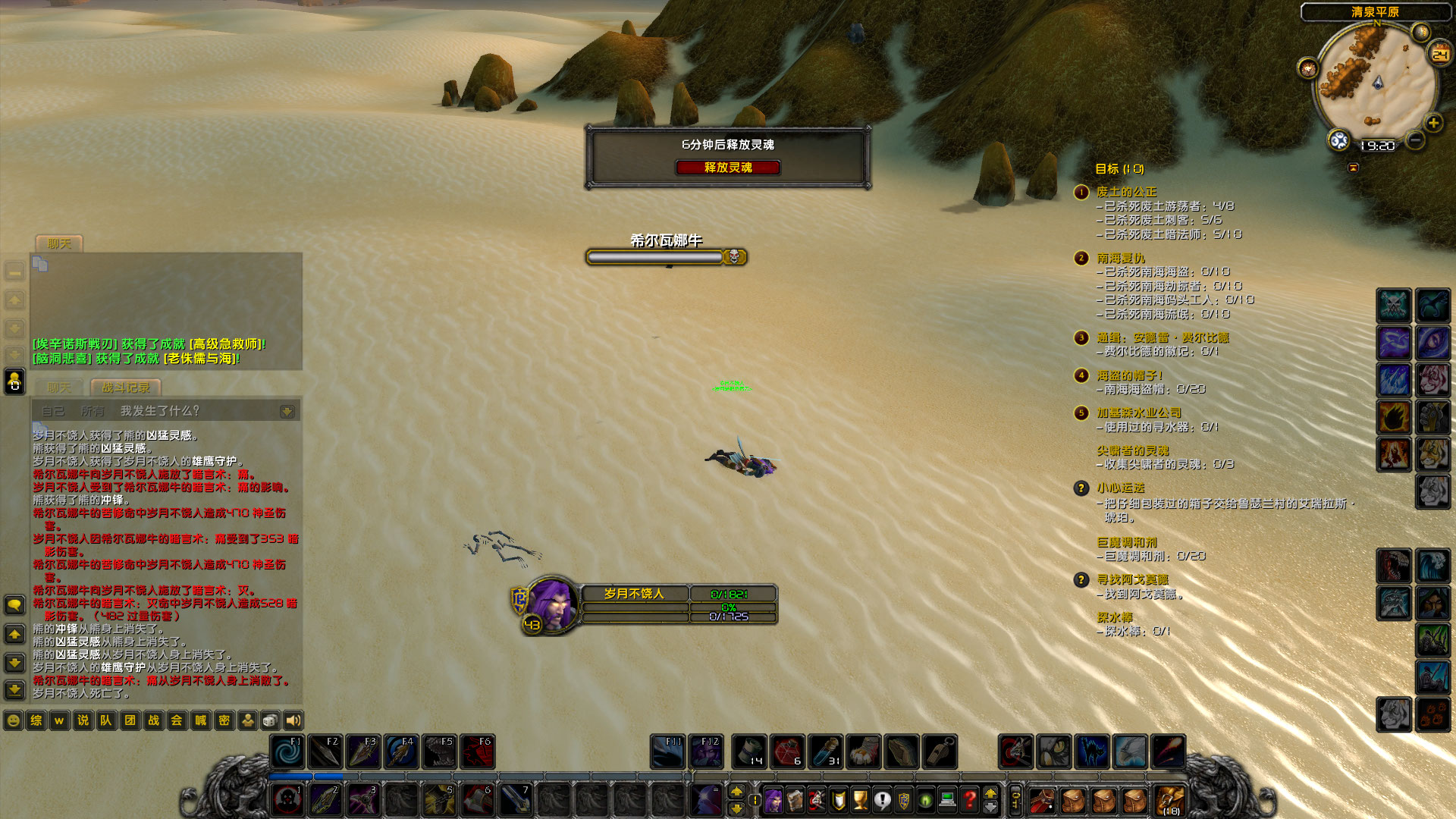Click the minimap collapse arrow below the clock
This screenshot has width=1456, height=819.
pyautogui.click(x=1354, y=168)
